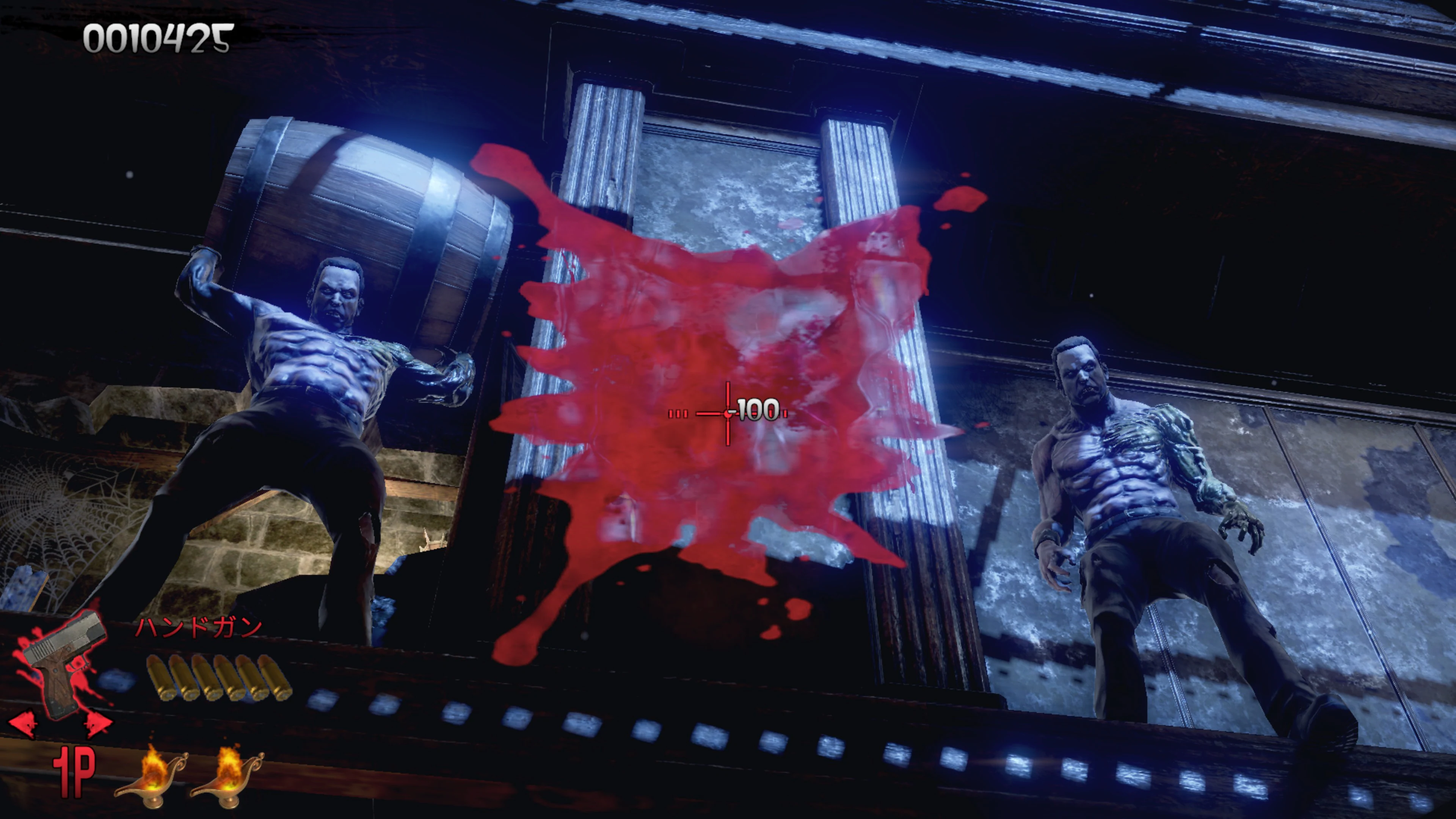Click the fourth ammo bullet icon
The height and width of the screenshot is (819, 1456).
coord(227,678)
